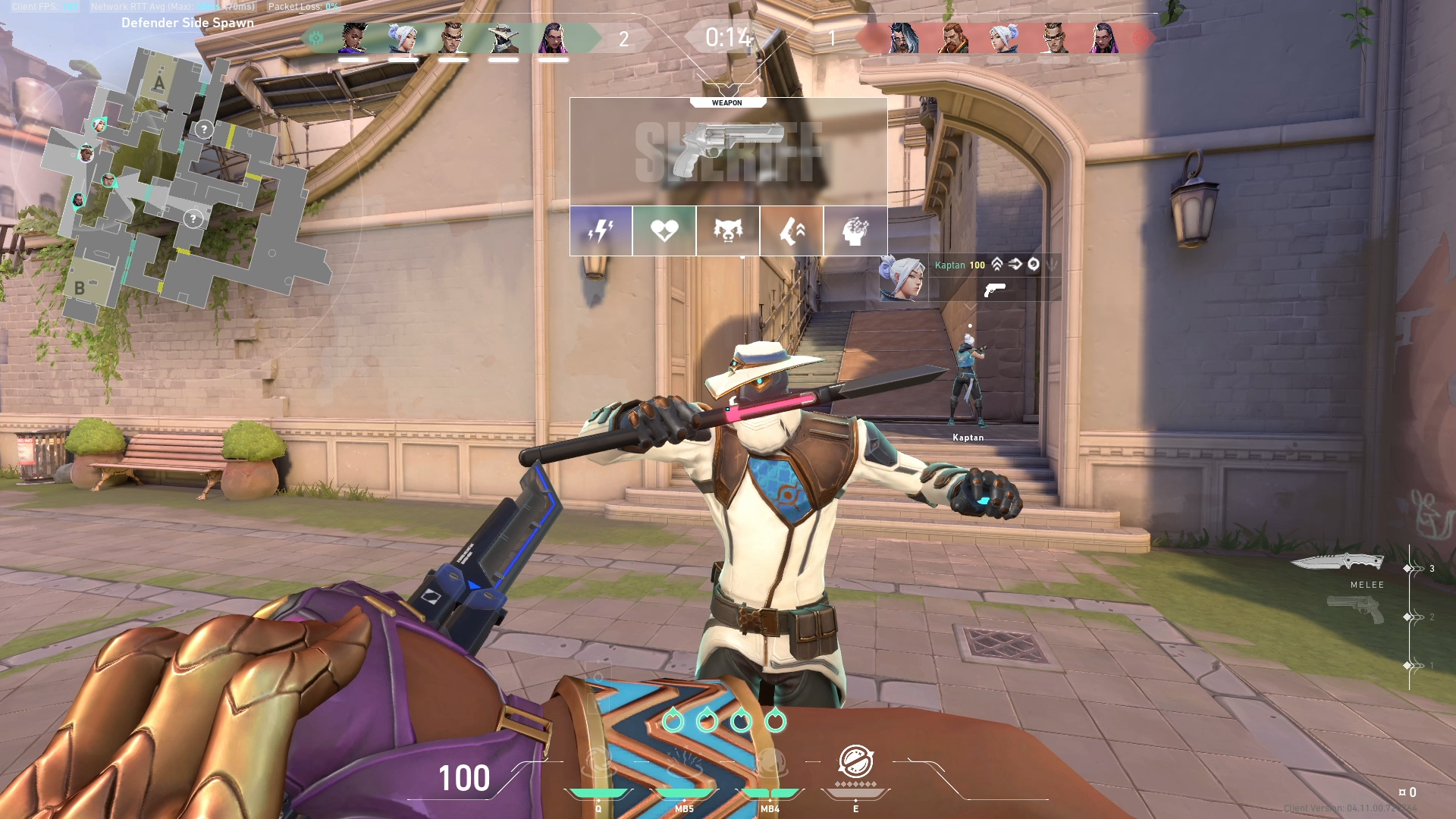The width and height of the screenshot is (1456, 819).
Task: Select the melee knife weapon slot
Action: (x=1338, y=563)
